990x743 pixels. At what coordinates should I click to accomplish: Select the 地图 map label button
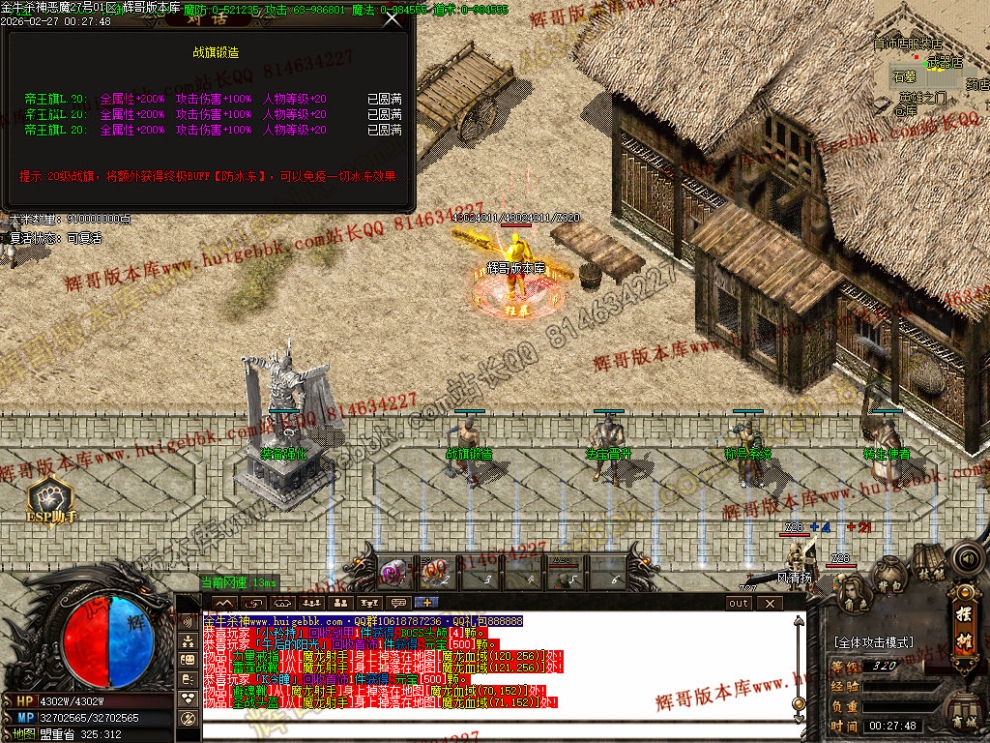tap(24, 734)
